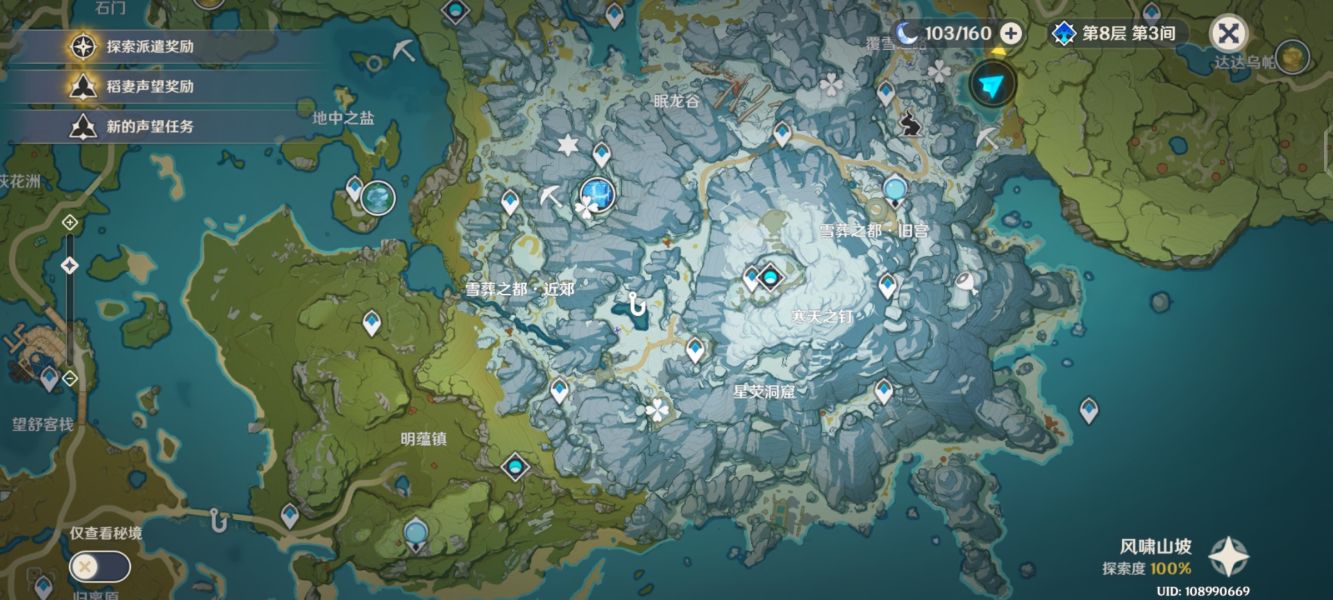
Task: Open the 新的声望任务 notification
Action: [150, 126]
